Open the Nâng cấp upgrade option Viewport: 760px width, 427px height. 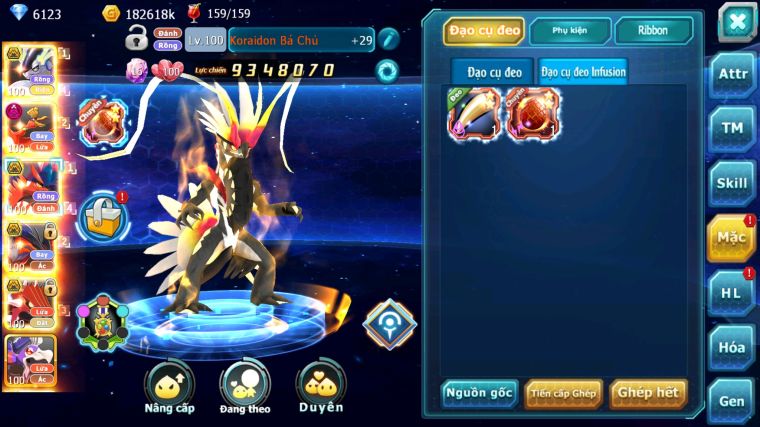coord(169,387)
